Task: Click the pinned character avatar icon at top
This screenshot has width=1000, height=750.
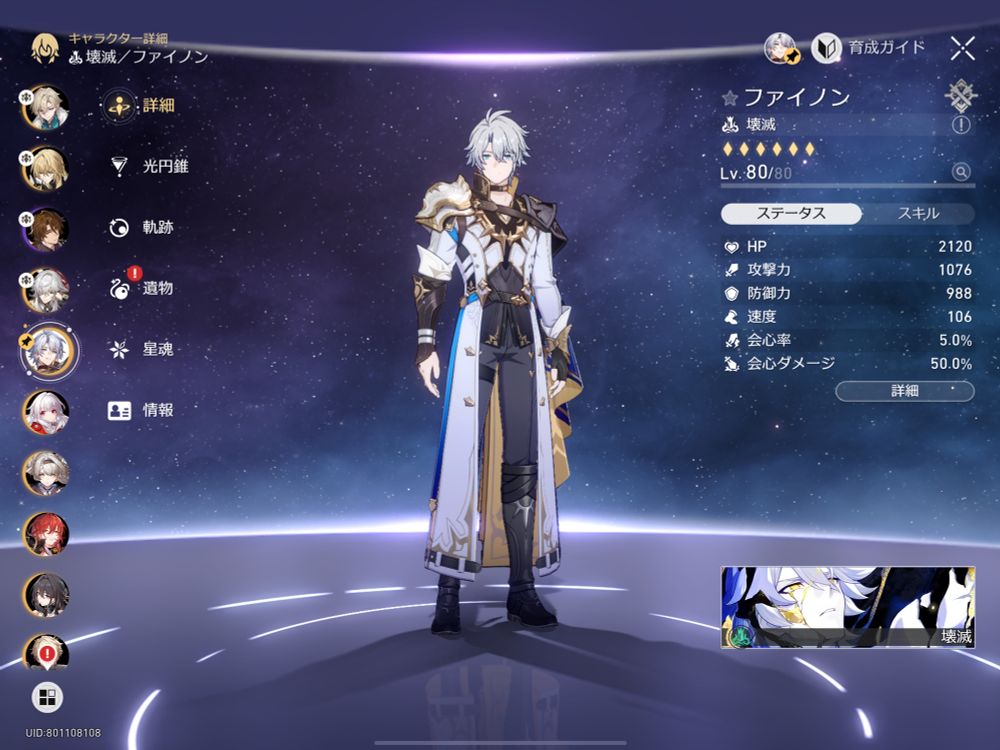Action: pos(780,47)
